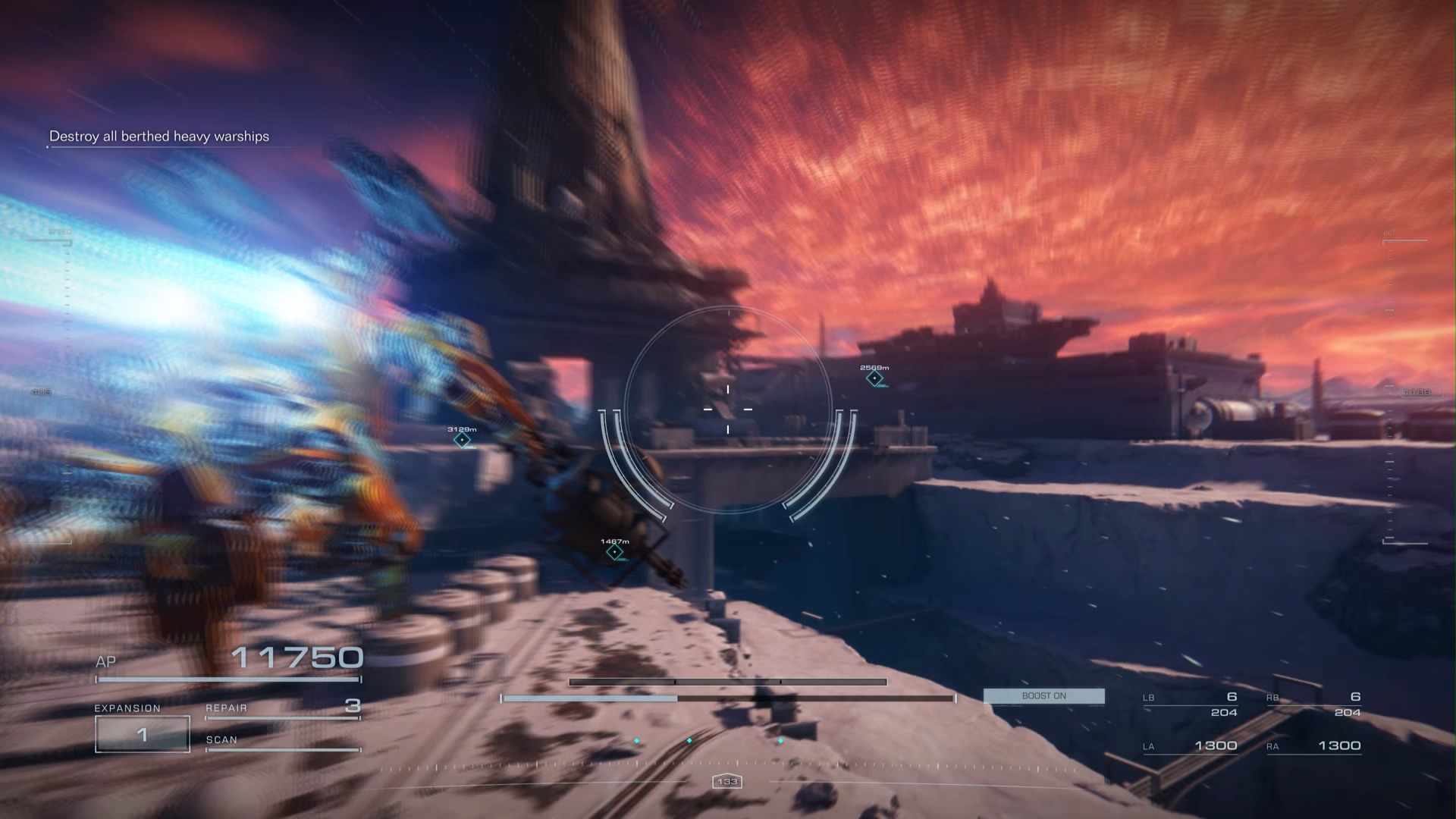Click the AP value 11750
The image size is (1456, 819).
[299, 657]
